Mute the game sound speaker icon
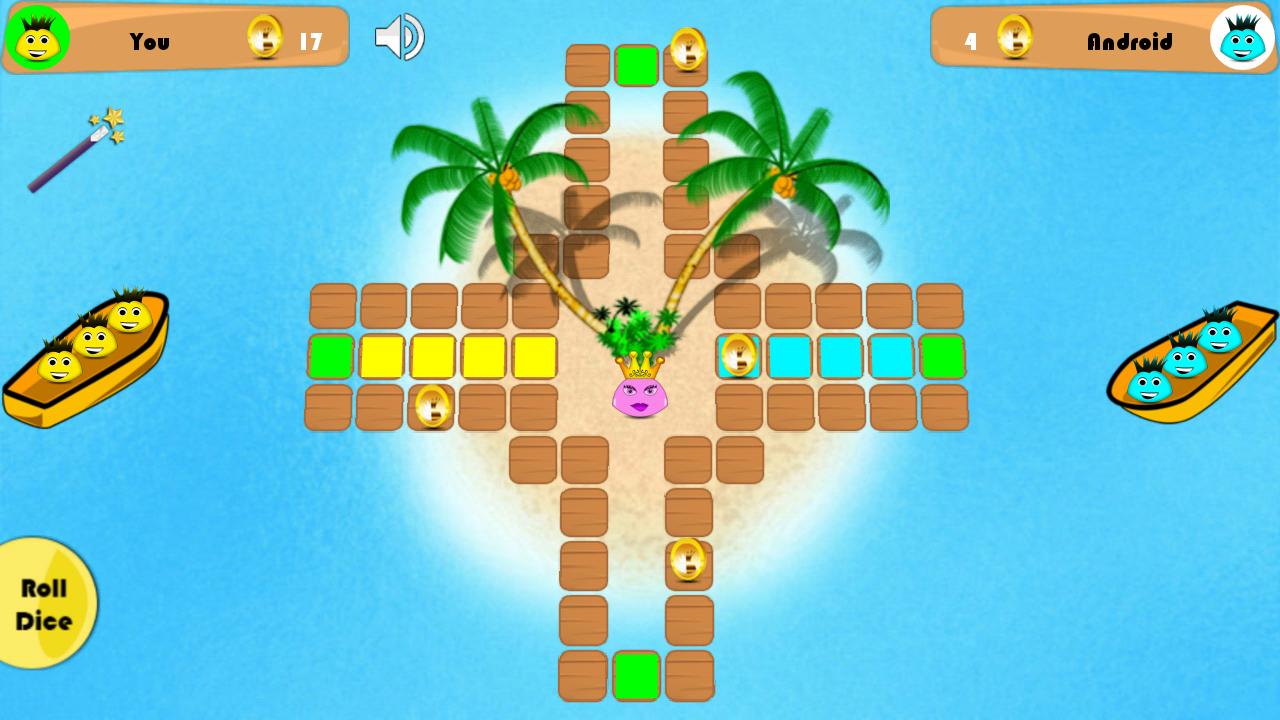The image size is (1280, 720). click(397, 37)
